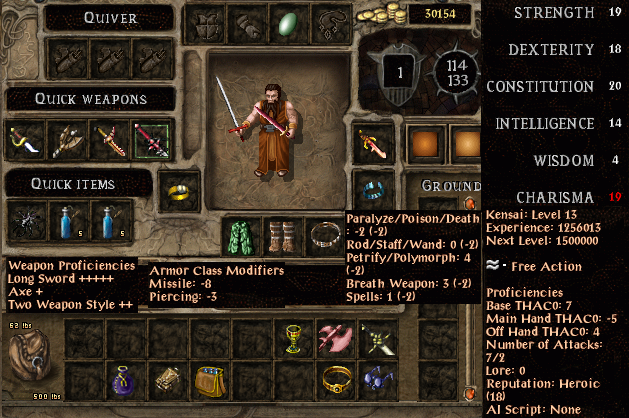Select the green gem amulet slot

(287, 24)
